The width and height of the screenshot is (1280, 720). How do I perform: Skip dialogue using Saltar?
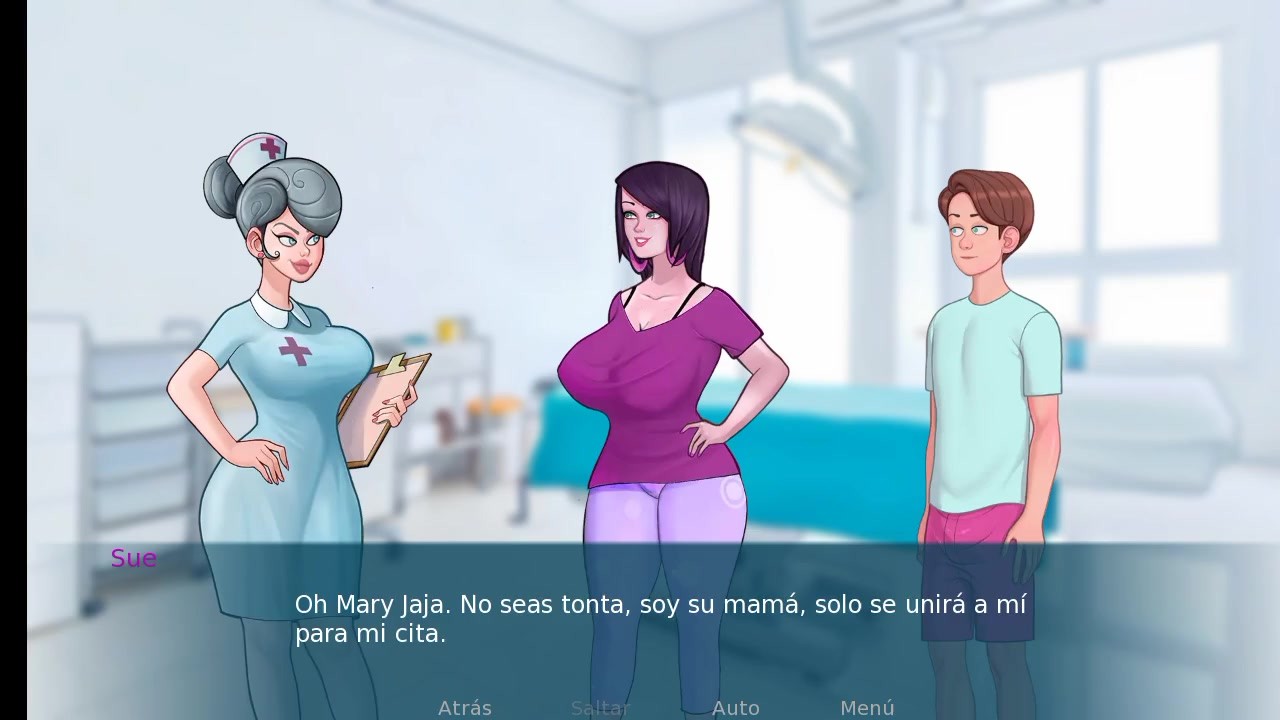600,708
